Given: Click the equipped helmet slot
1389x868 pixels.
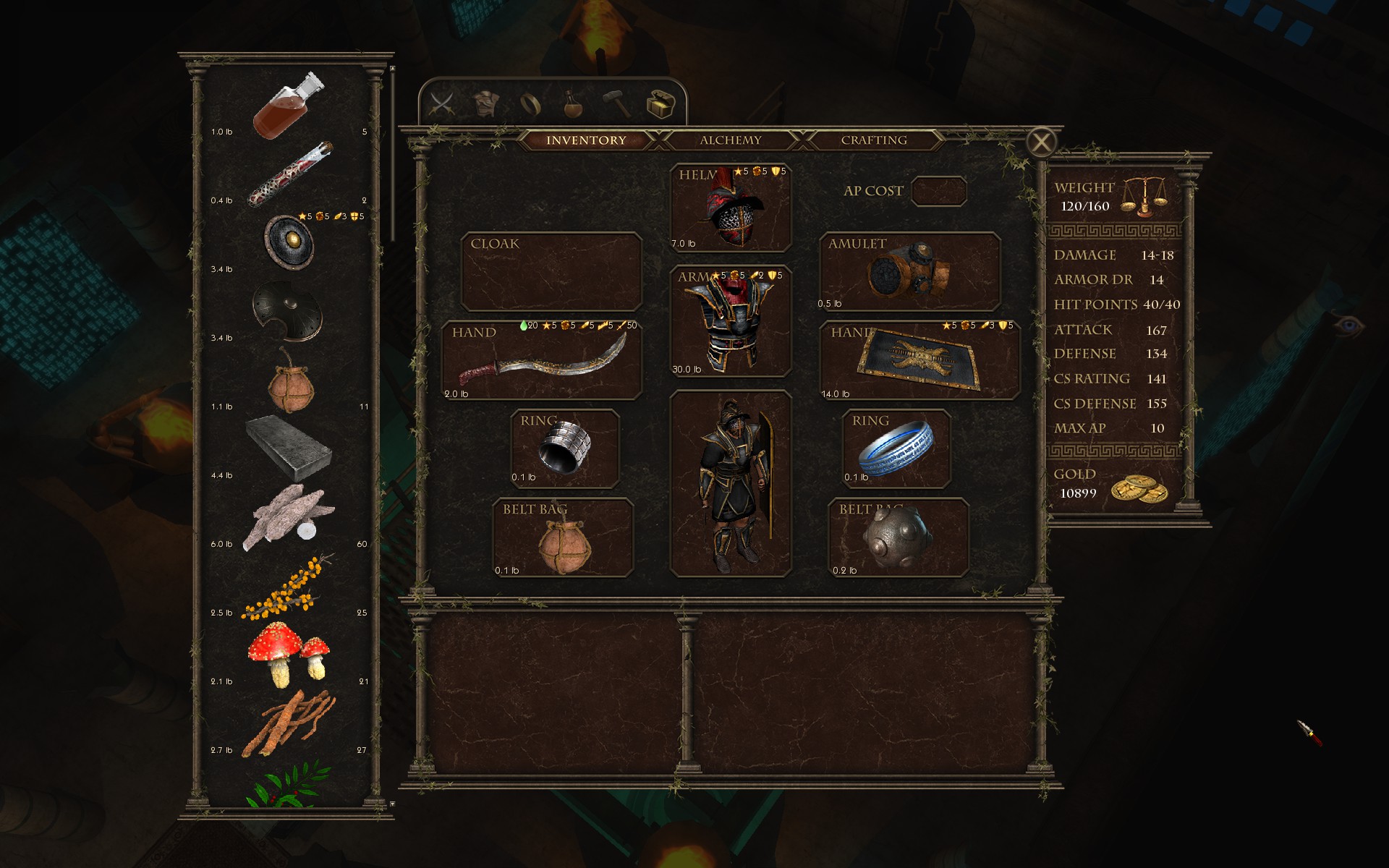Looking at the screenshot, I should [x=730, y=208].
